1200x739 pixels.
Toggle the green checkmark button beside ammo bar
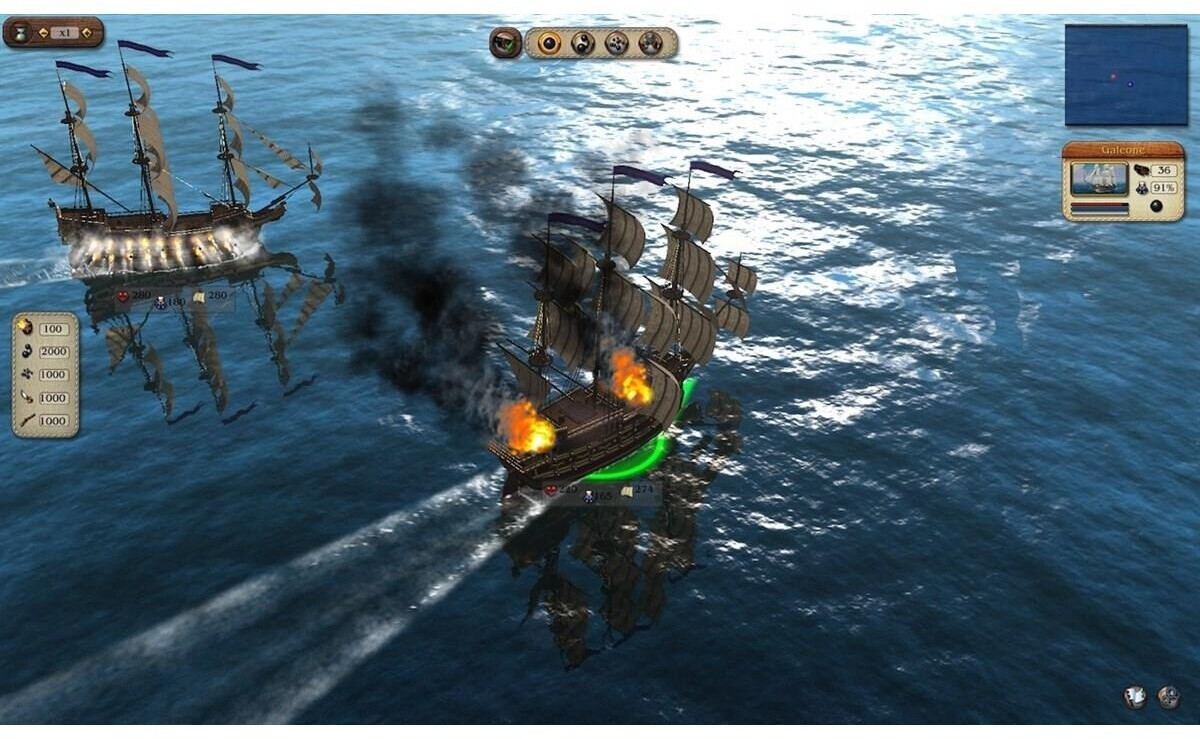coord(506,43)
